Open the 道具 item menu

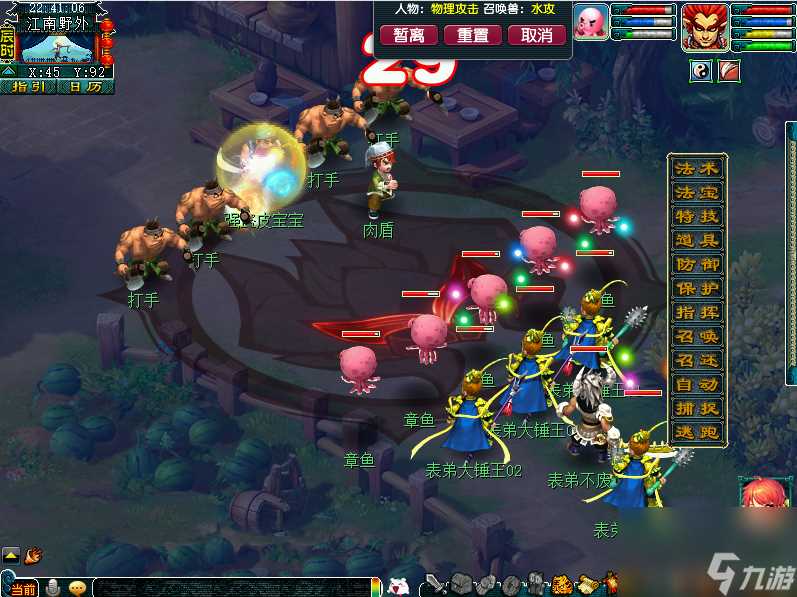tap(697, 240)
